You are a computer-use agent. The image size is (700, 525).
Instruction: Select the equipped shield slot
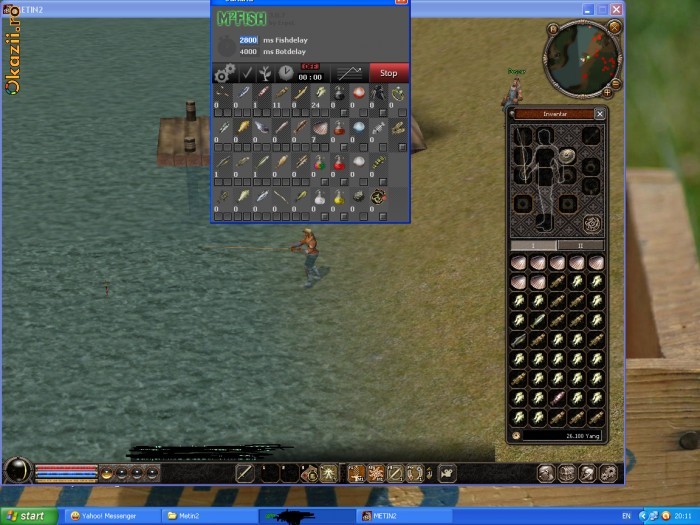coord(567,156)
